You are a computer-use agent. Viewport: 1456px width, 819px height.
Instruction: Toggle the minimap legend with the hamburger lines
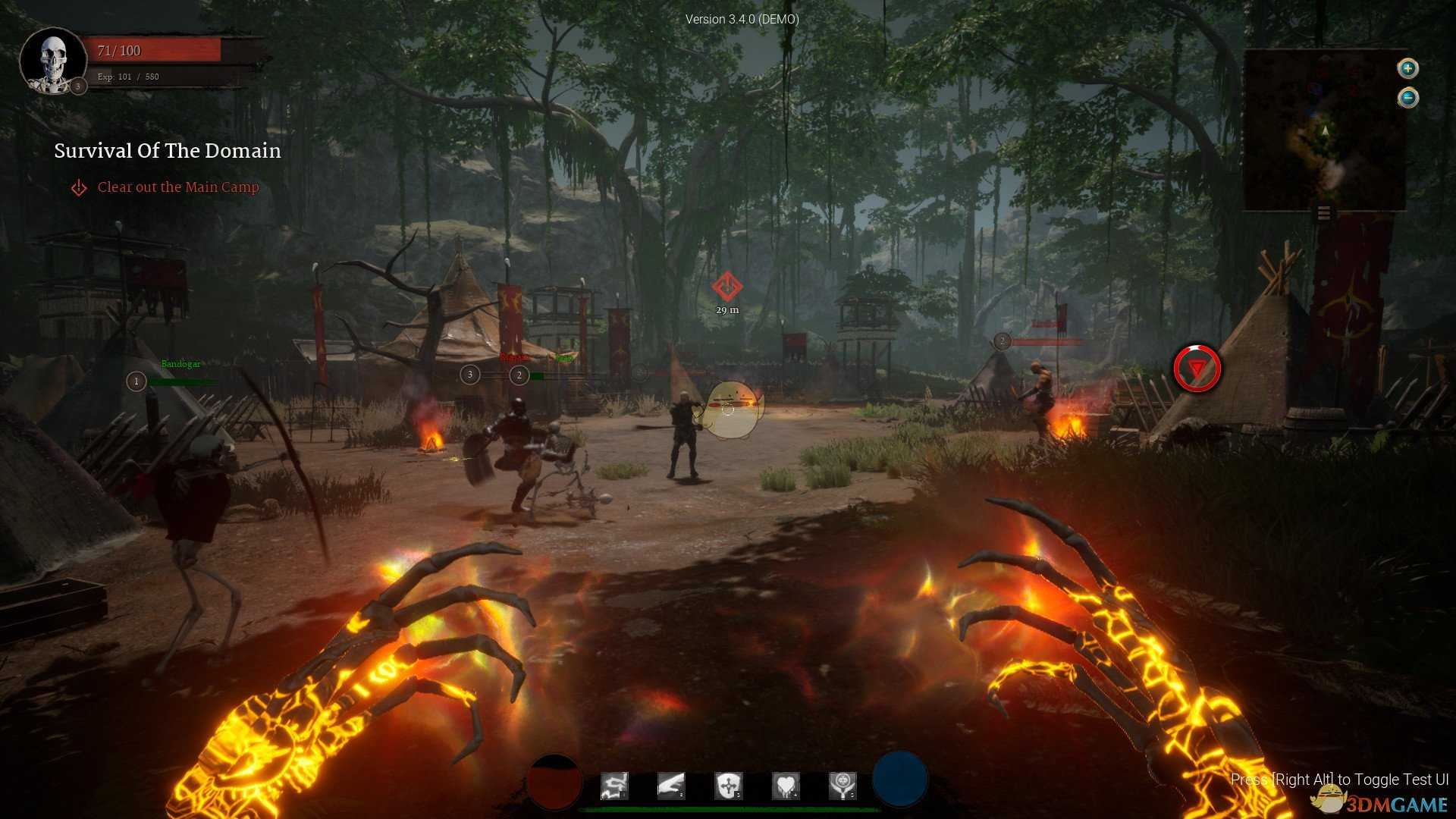(1325, 213)
